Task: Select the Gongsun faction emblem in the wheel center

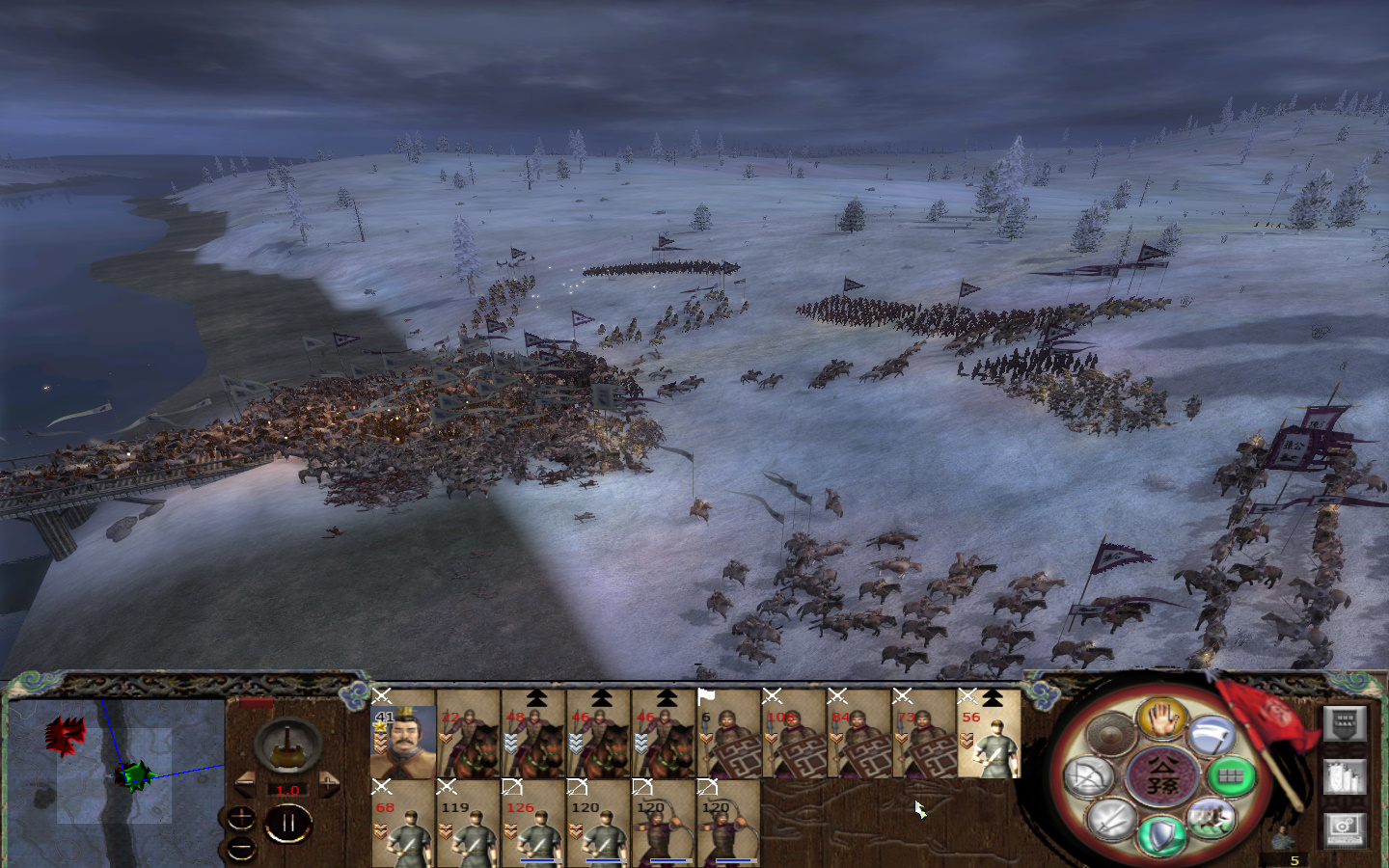Action: click(1163, 775)
